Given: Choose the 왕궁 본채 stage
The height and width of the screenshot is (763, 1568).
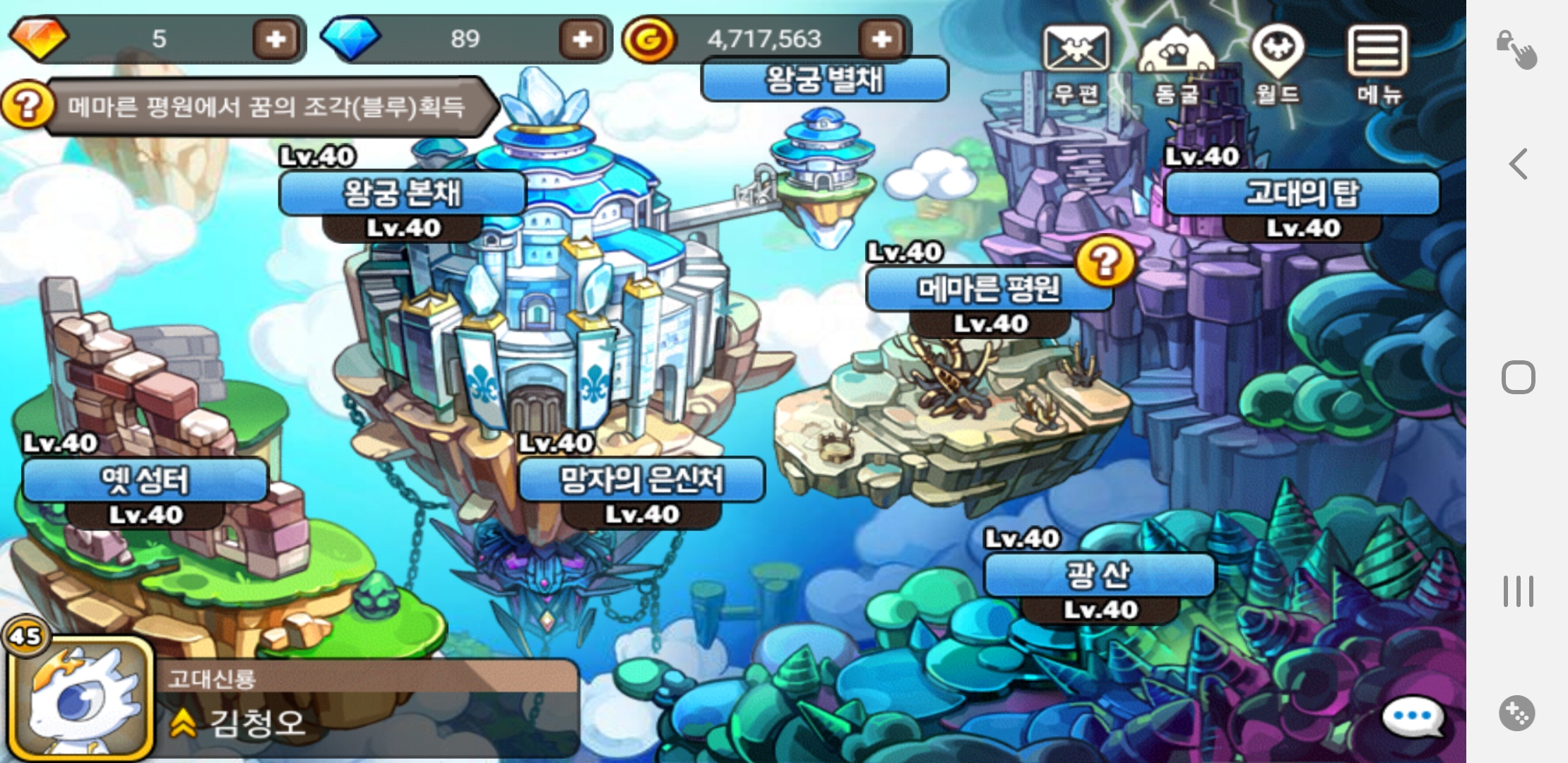Looking at the screenshot, I should click(403, 194).
